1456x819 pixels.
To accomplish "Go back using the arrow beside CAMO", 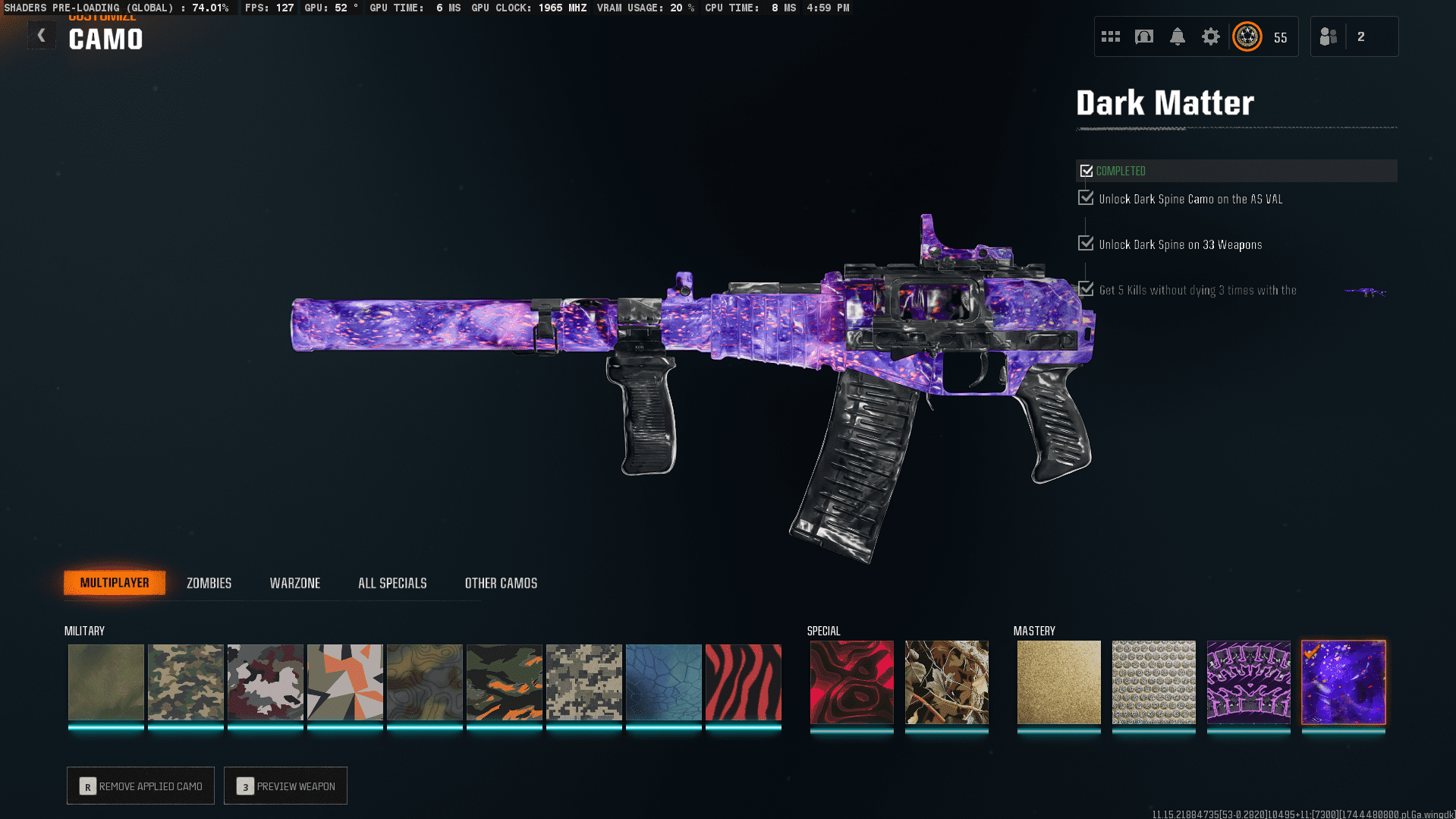I will 42,36.
